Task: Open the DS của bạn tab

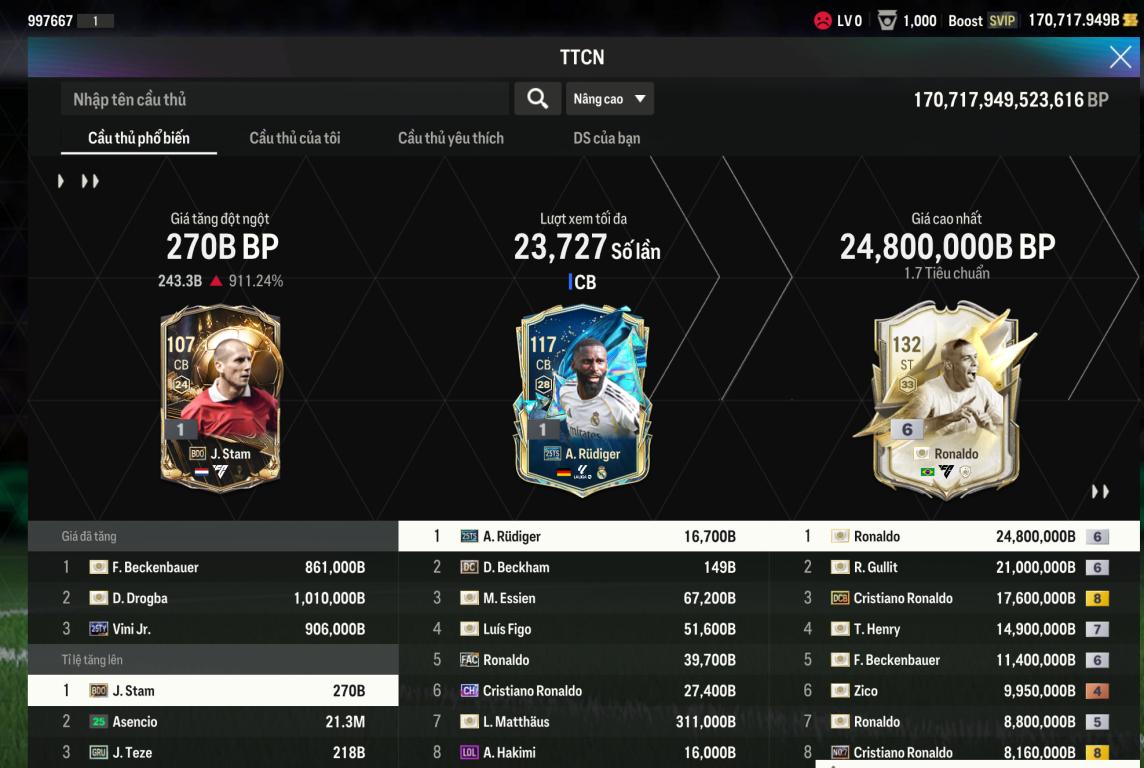Action: (x=606, y=138)
